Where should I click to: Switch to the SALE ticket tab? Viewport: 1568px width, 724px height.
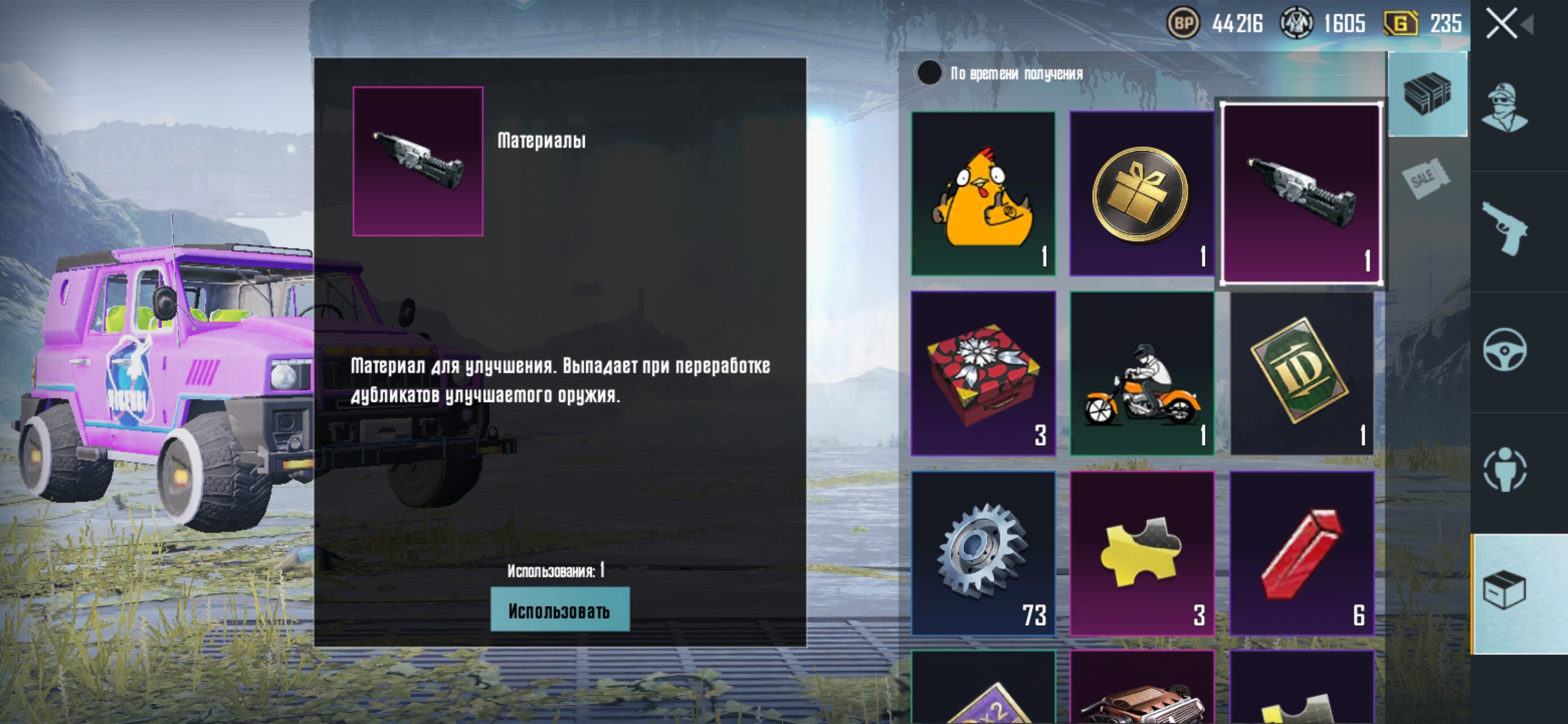[1426, 178]
